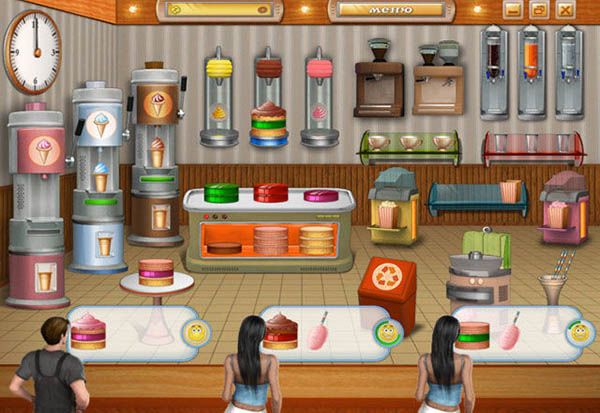The height and width of the screenshot is (413, 600).
Task: Pick the magenta cake layer button
Action: click(x=321, y=191)
